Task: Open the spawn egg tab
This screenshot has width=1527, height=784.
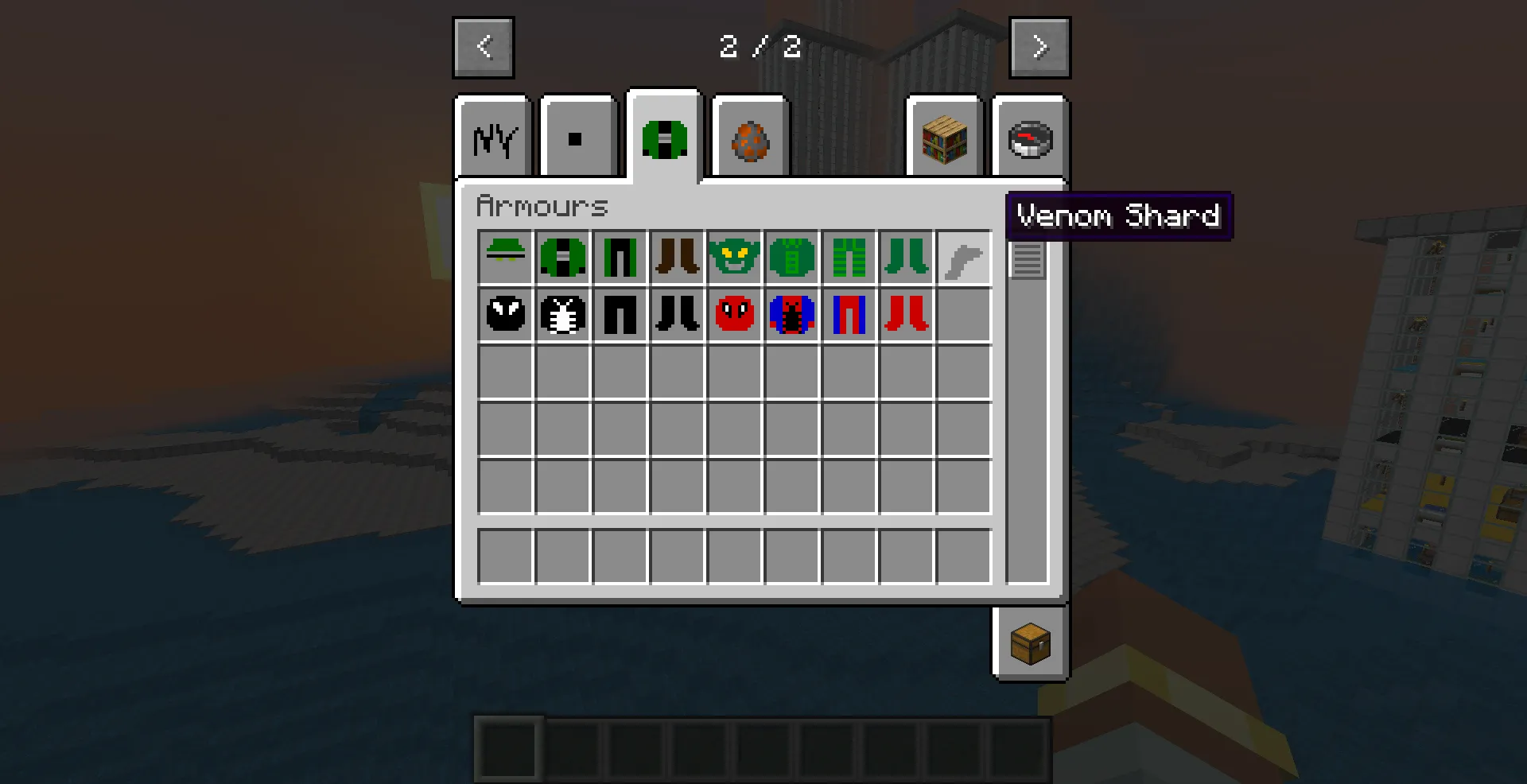Action: [x=748, y=137]
